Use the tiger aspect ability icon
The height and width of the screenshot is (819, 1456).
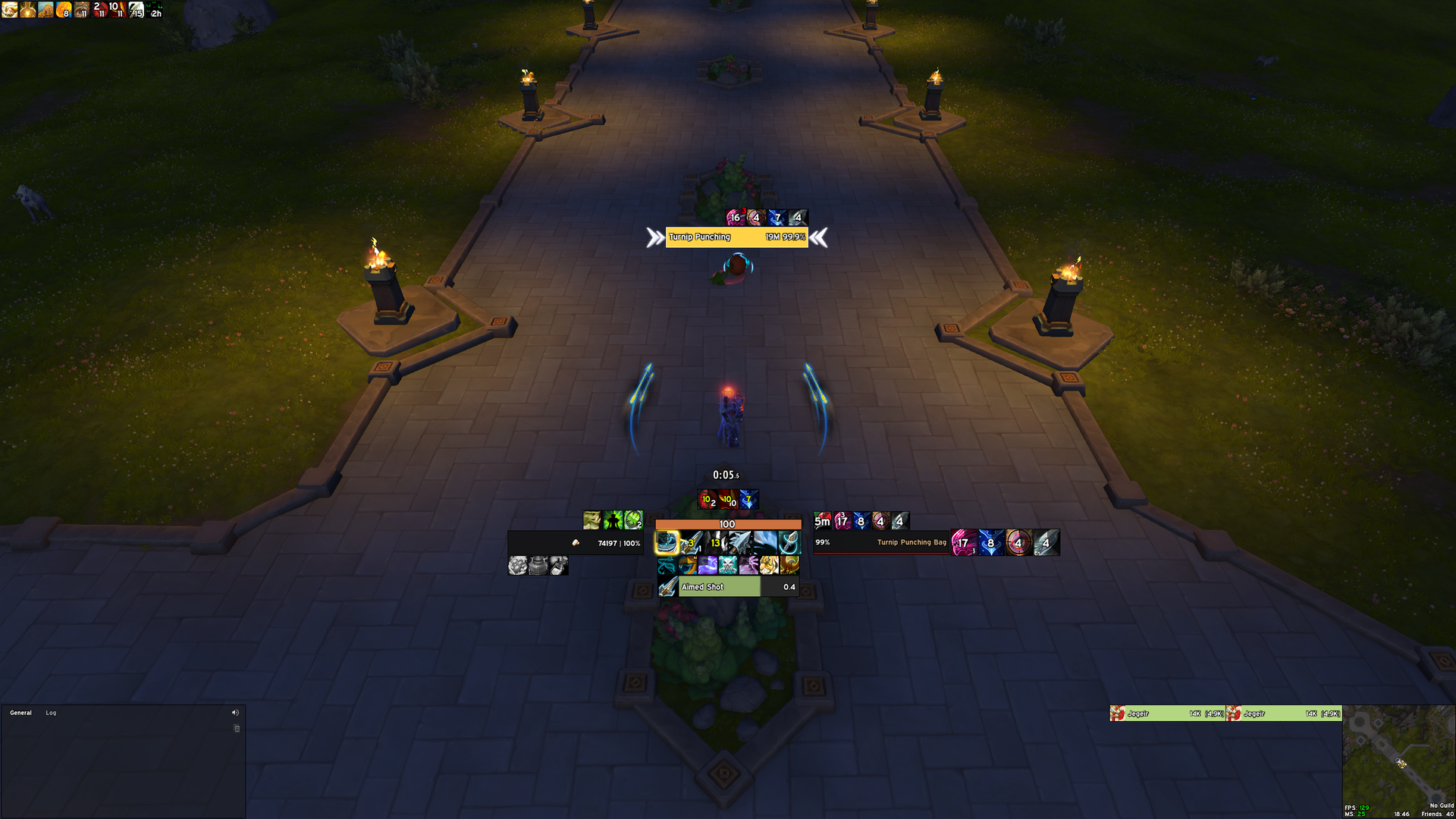click(x=769, y=565)
